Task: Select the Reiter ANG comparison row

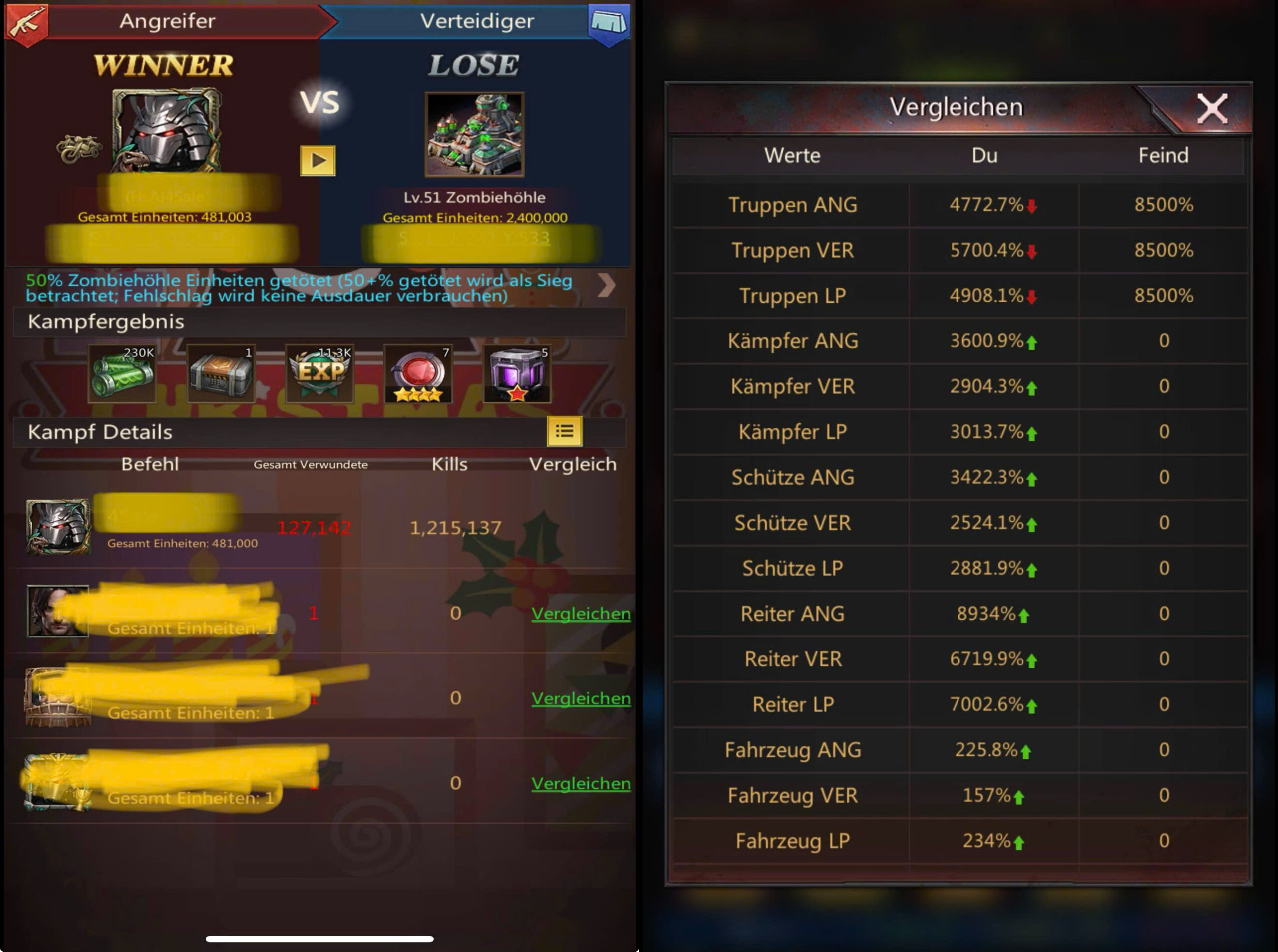Action: (x=959, y=613)
